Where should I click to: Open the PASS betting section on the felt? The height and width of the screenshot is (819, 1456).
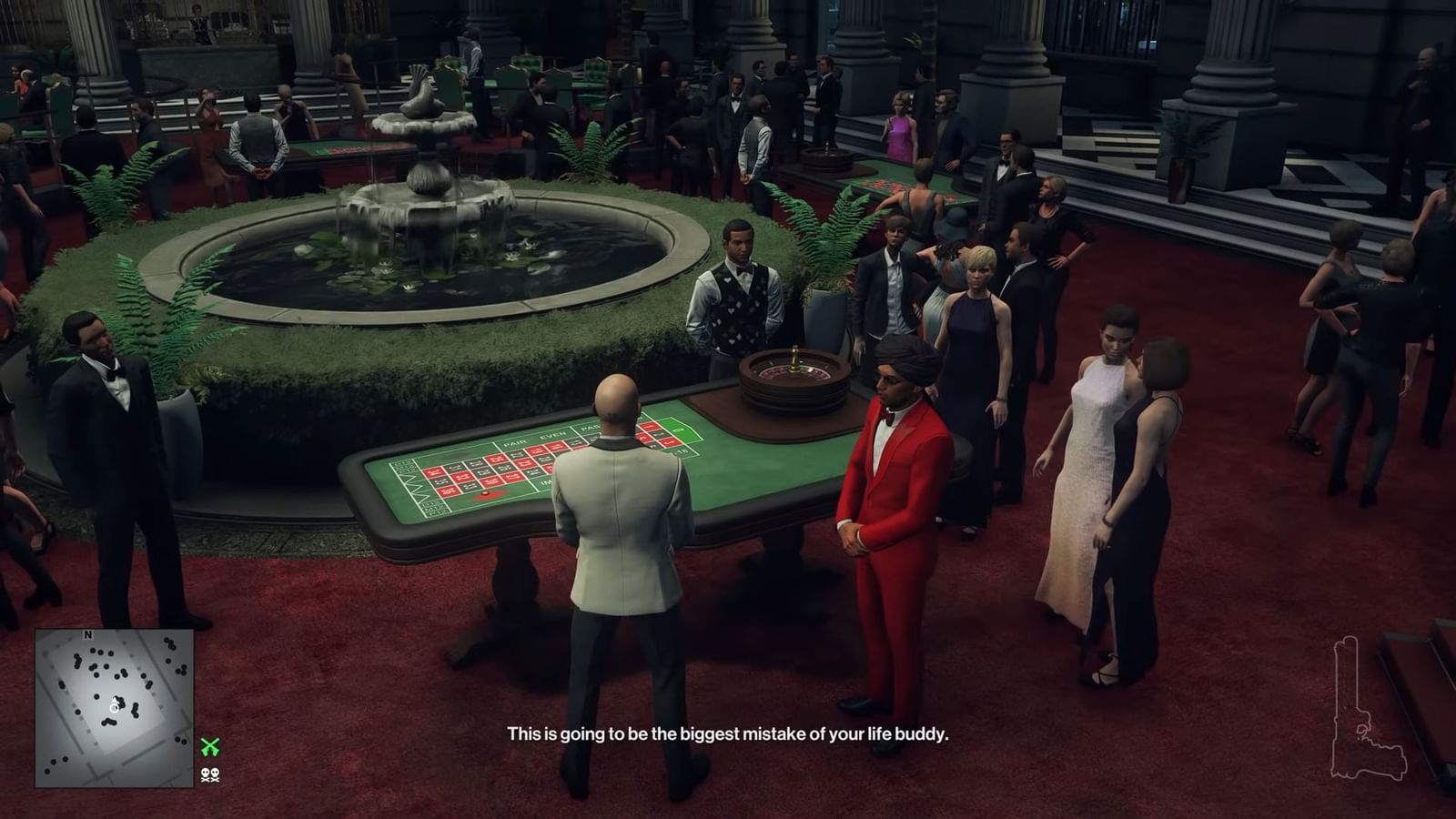[x=591, y=429]
